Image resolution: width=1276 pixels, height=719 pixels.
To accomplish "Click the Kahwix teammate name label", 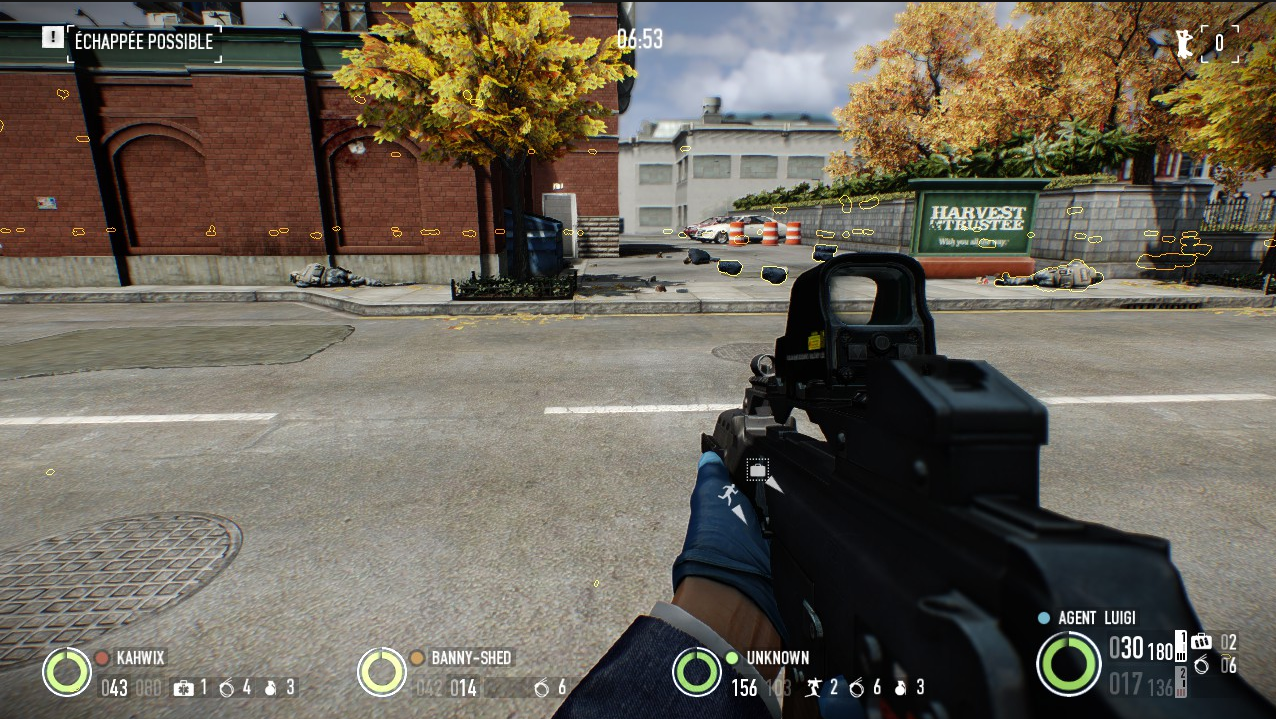I will (x=141, y=658).
